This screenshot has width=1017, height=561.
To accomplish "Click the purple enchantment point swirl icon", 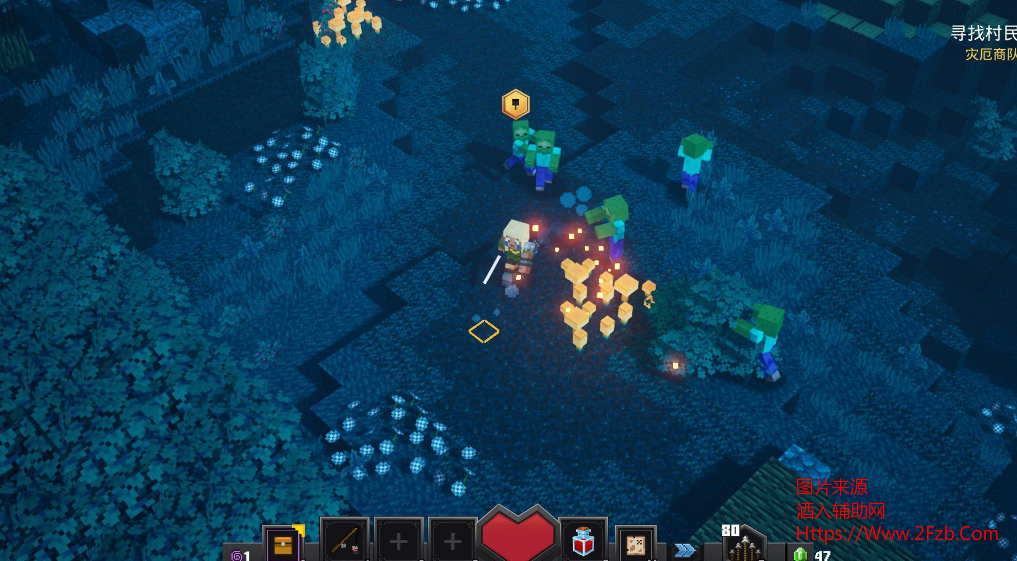I will (x=237, y=555).
